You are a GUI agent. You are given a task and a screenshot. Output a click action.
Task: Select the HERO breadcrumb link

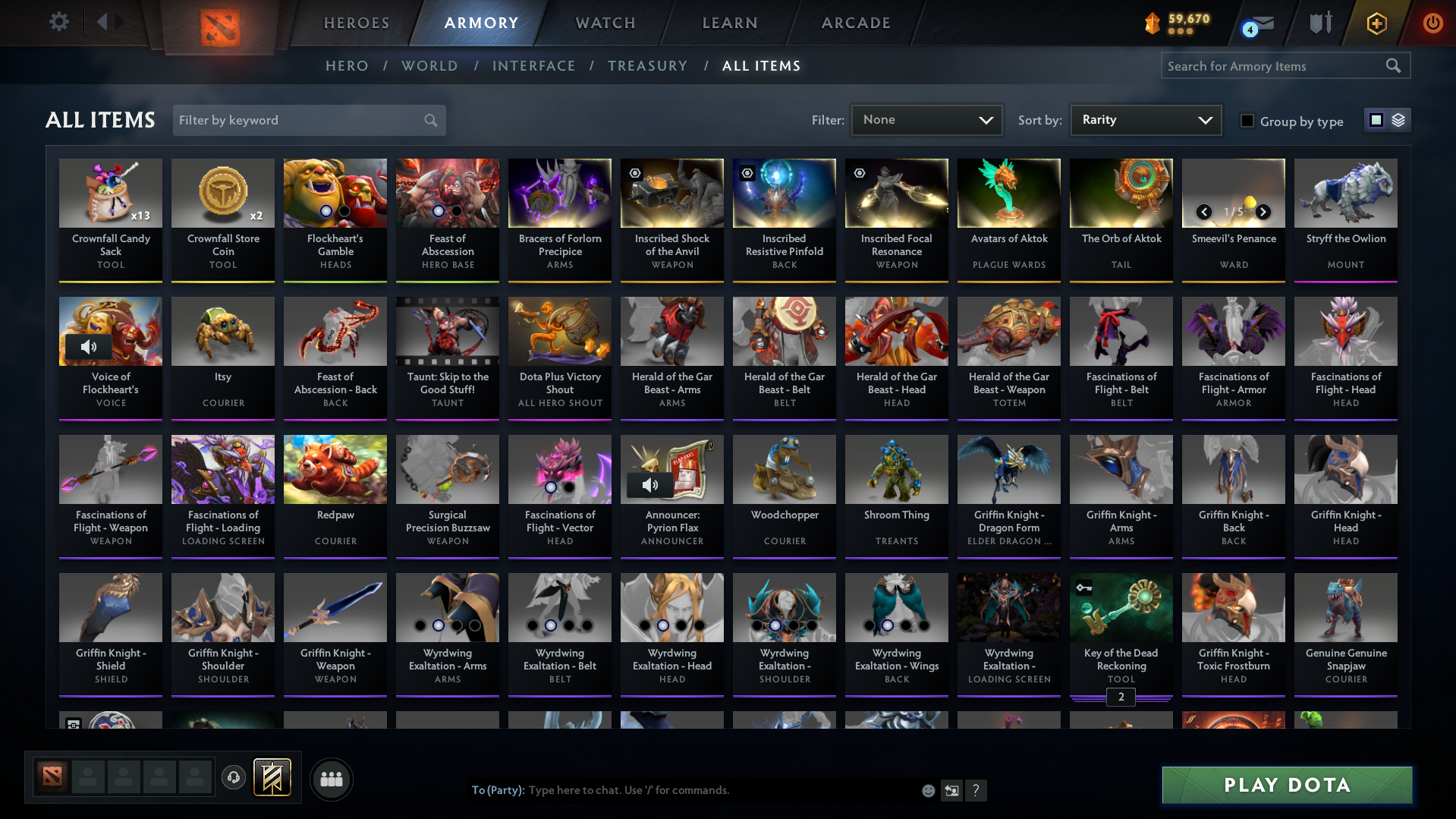[x=347, y=66]
